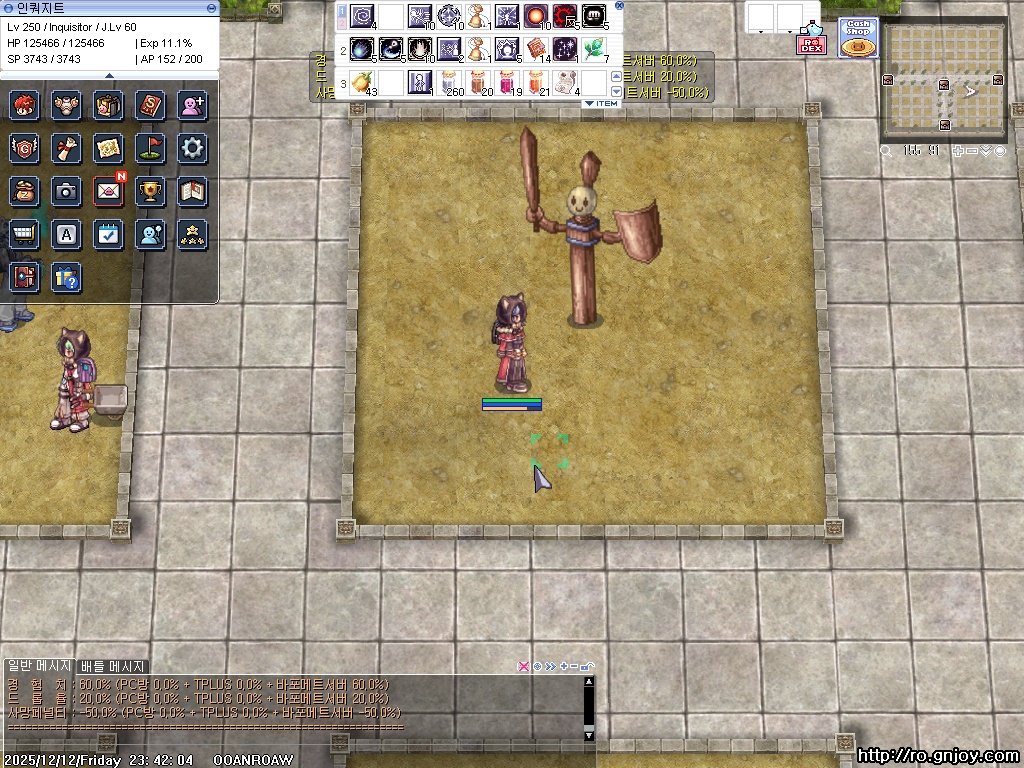This screenshot has width=1024, height=768.
Task: Open the red S skill book
Action: pos(150,104)
